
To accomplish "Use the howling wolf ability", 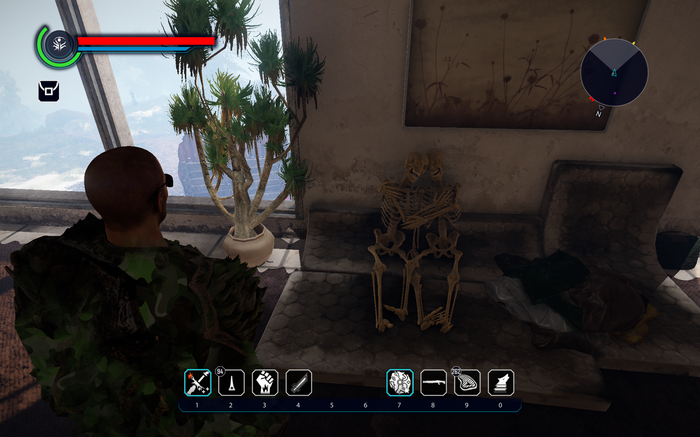I will click(501, 383).
